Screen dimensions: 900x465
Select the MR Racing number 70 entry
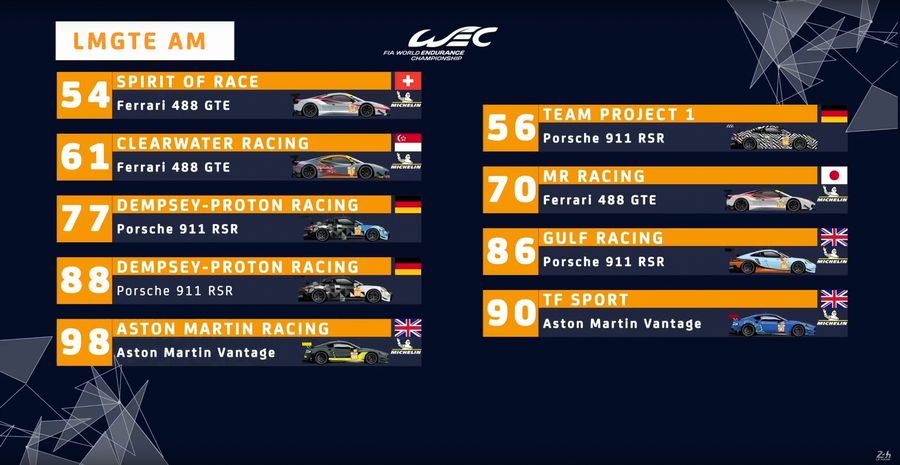point(665,189)
